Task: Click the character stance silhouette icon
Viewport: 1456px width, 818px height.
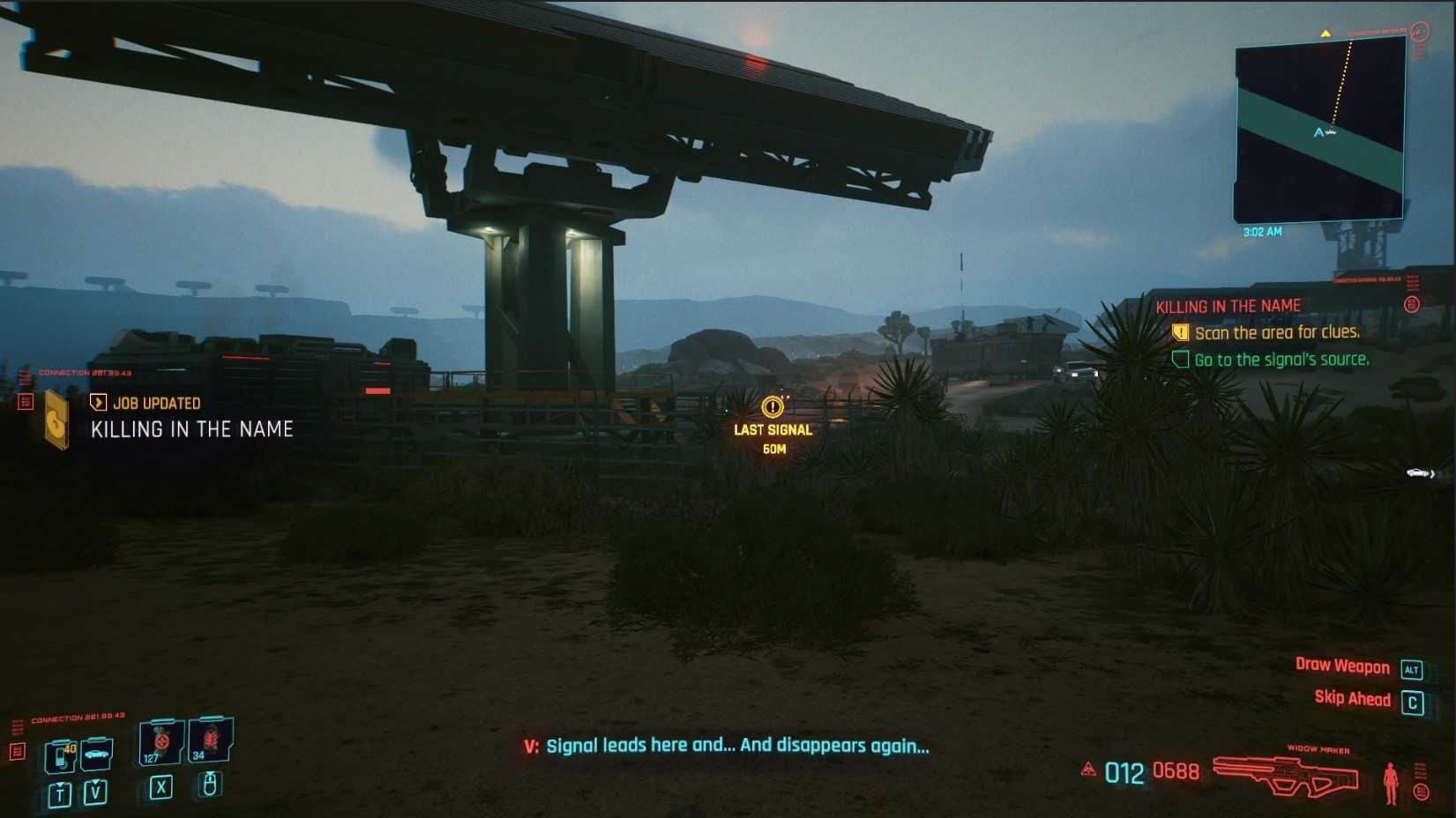Action: click(x=1391, y=782)
